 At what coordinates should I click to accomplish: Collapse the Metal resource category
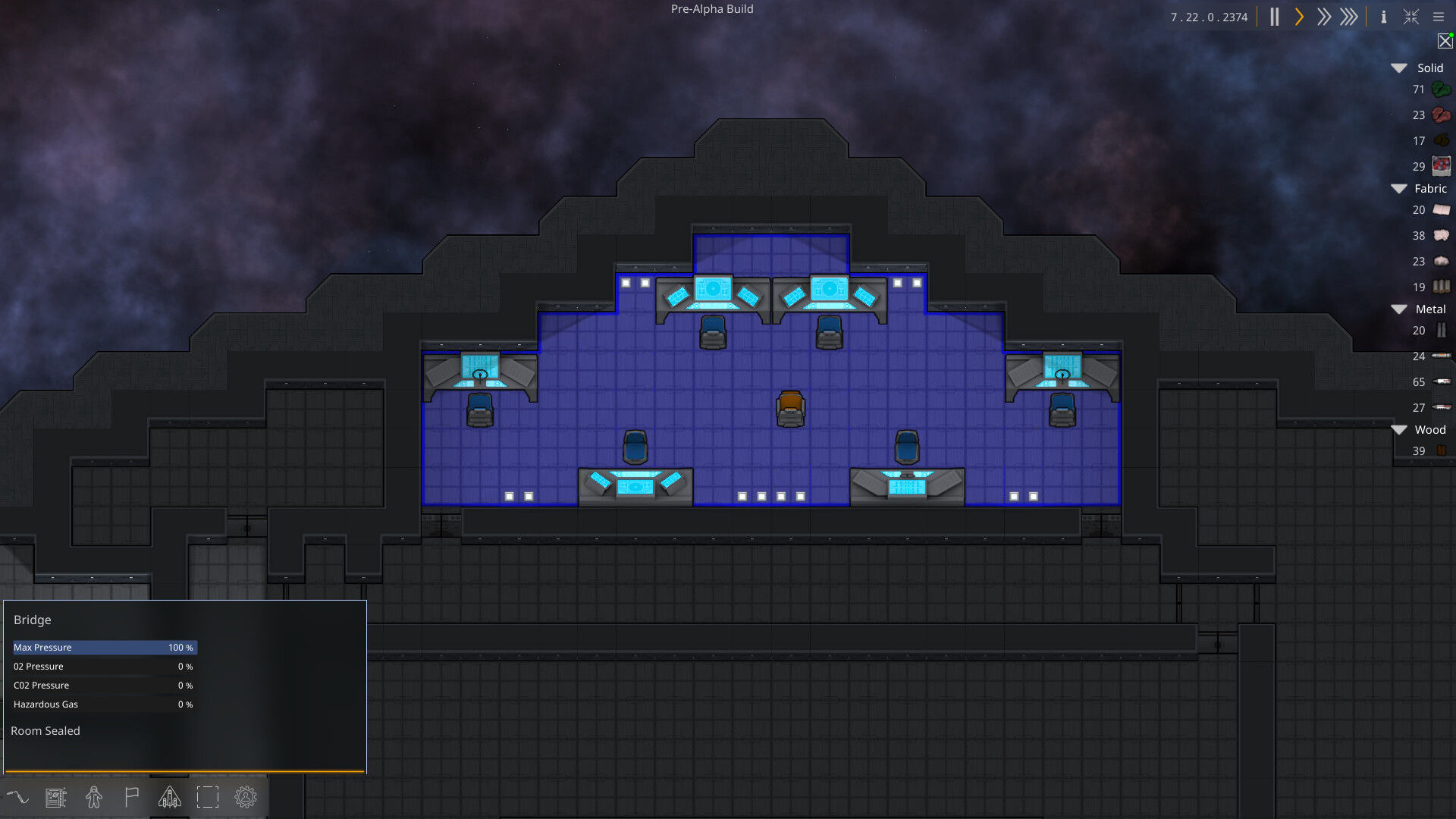(x=1399, y=309)
